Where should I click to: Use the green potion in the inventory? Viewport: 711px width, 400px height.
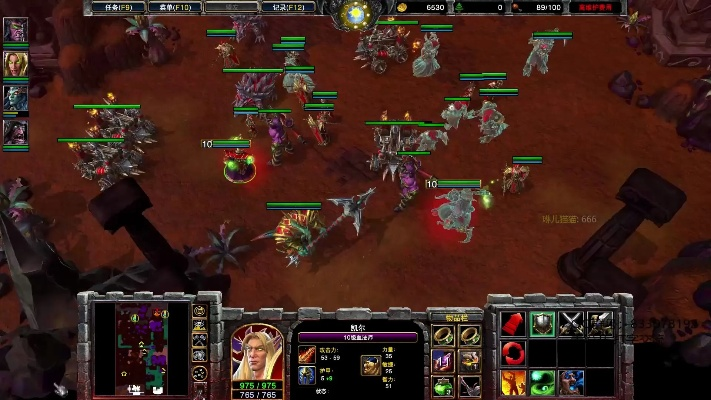(x=442, y=384)
